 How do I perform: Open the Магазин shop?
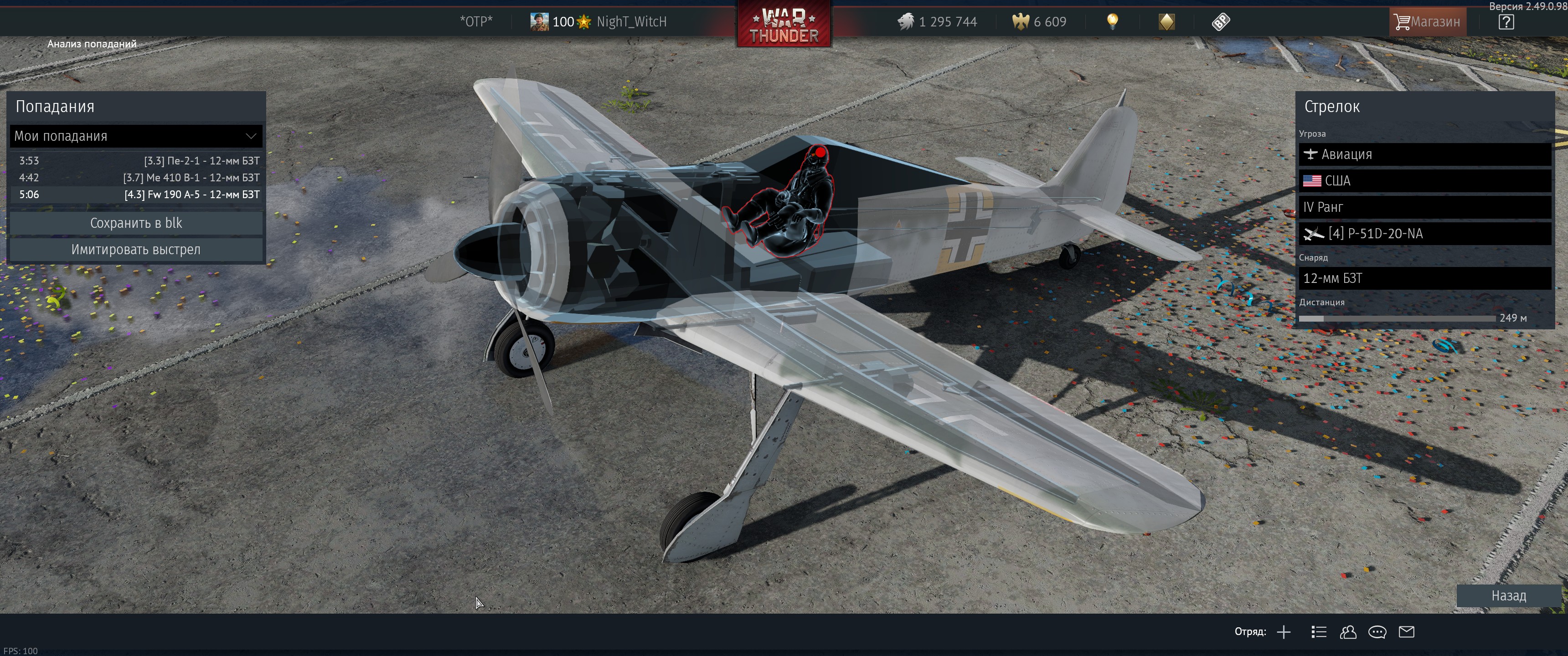point(1427,22)
